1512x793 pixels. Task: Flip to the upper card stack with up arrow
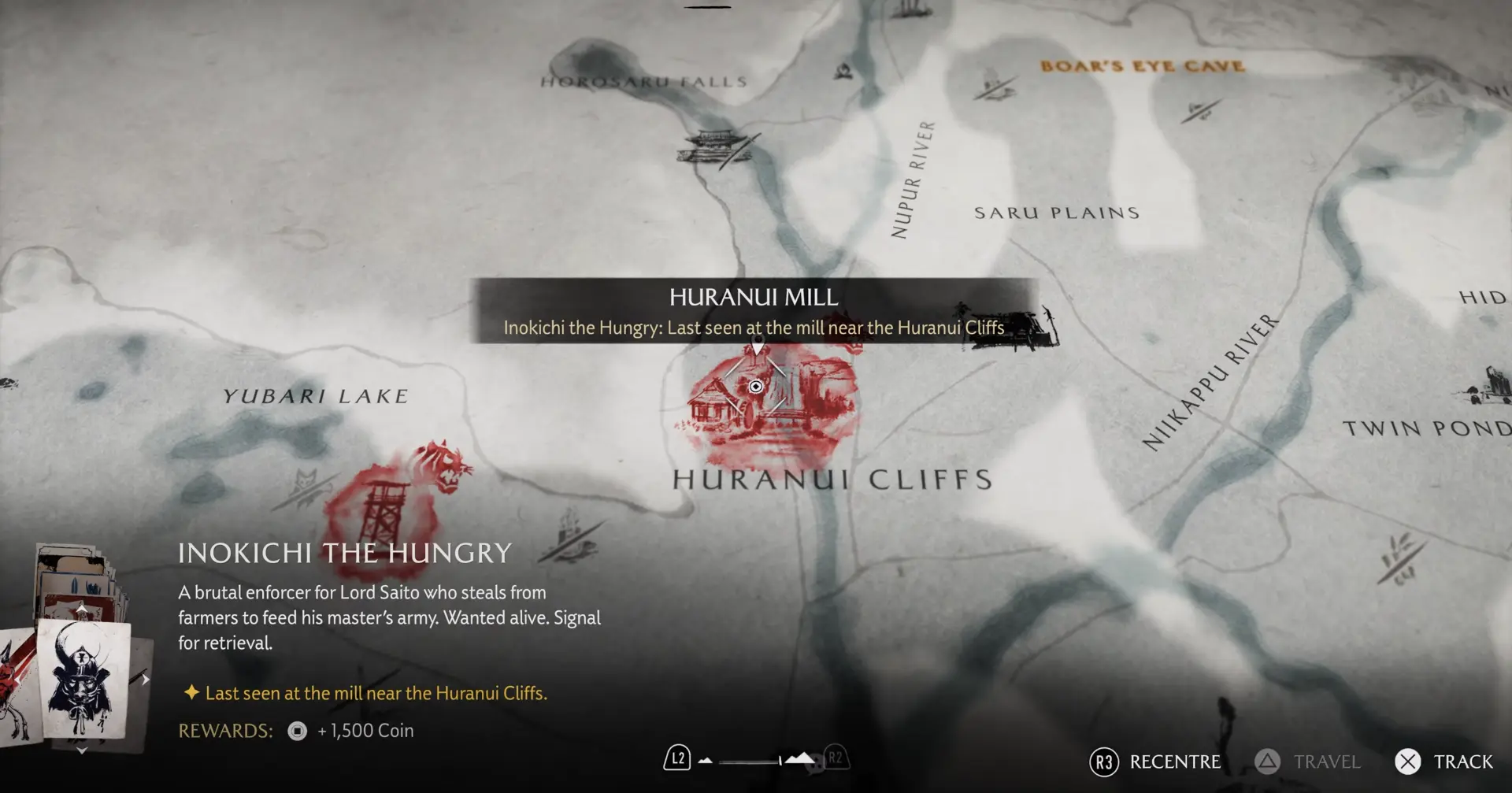82,609
